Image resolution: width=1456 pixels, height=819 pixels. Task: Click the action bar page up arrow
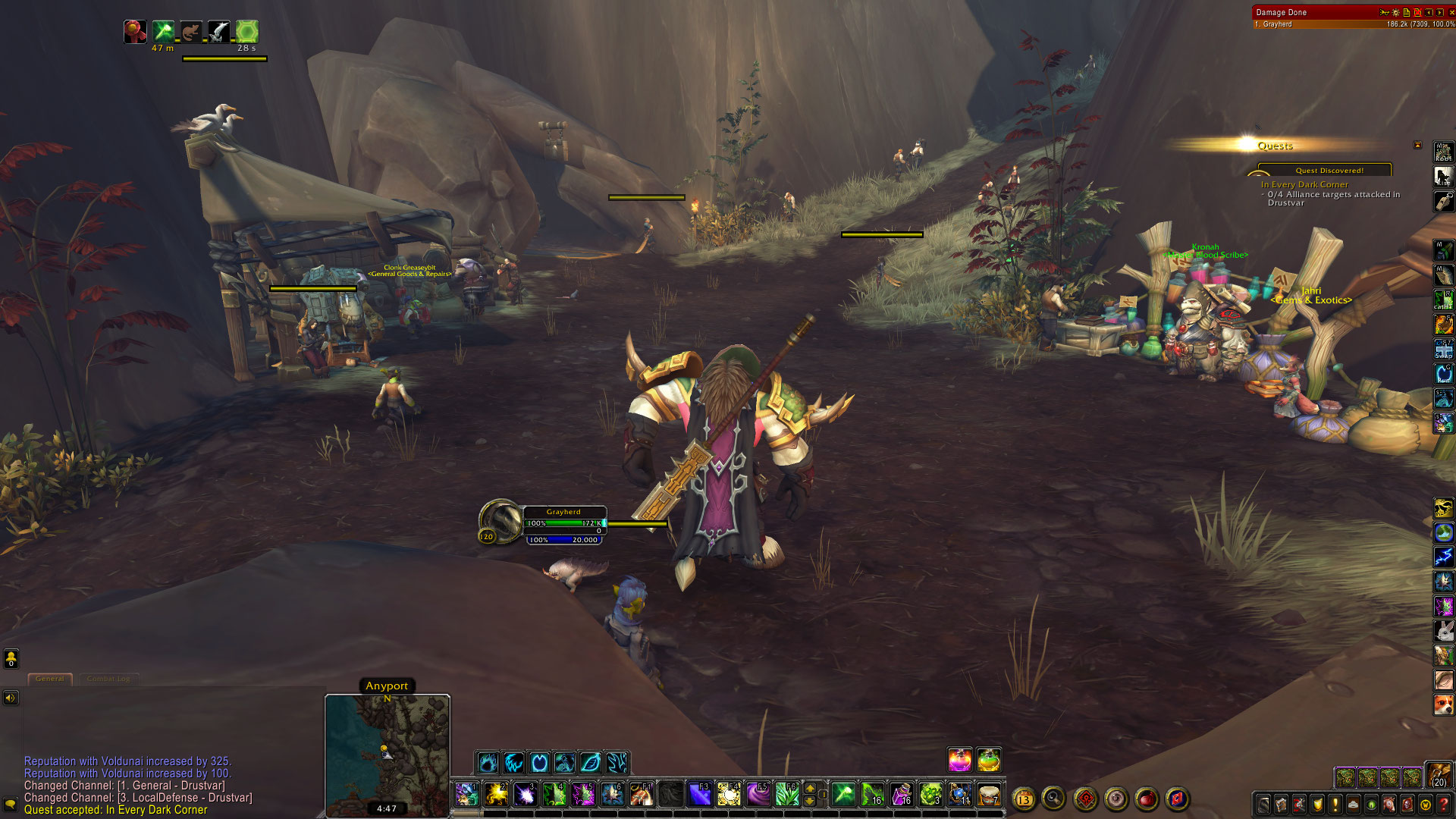tap(810, 788)
